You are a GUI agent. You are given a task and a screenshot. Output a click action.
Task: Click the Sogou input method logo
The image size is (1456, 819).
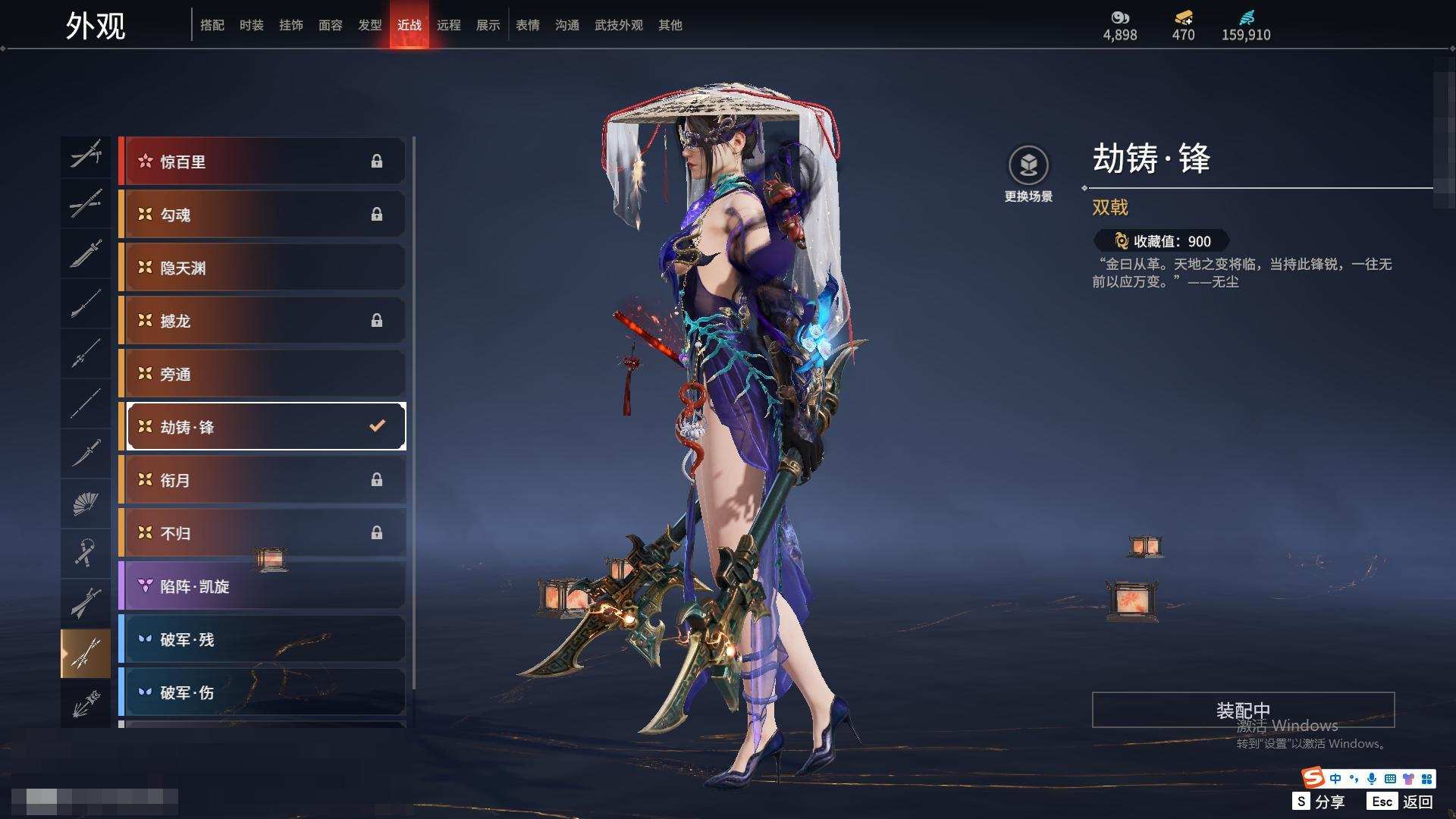pyautogui.click(x=1313, y=777)
